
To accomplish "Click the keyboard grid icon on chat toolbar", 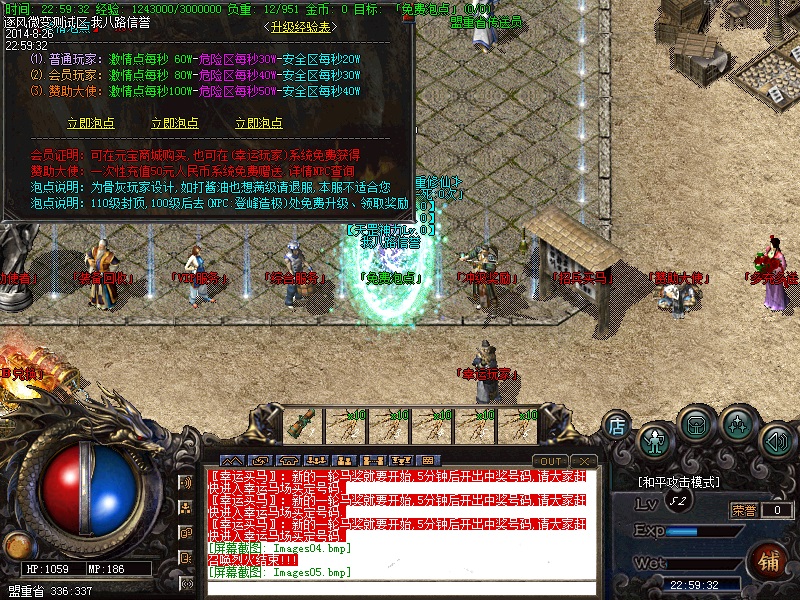I will pos(427,461).
